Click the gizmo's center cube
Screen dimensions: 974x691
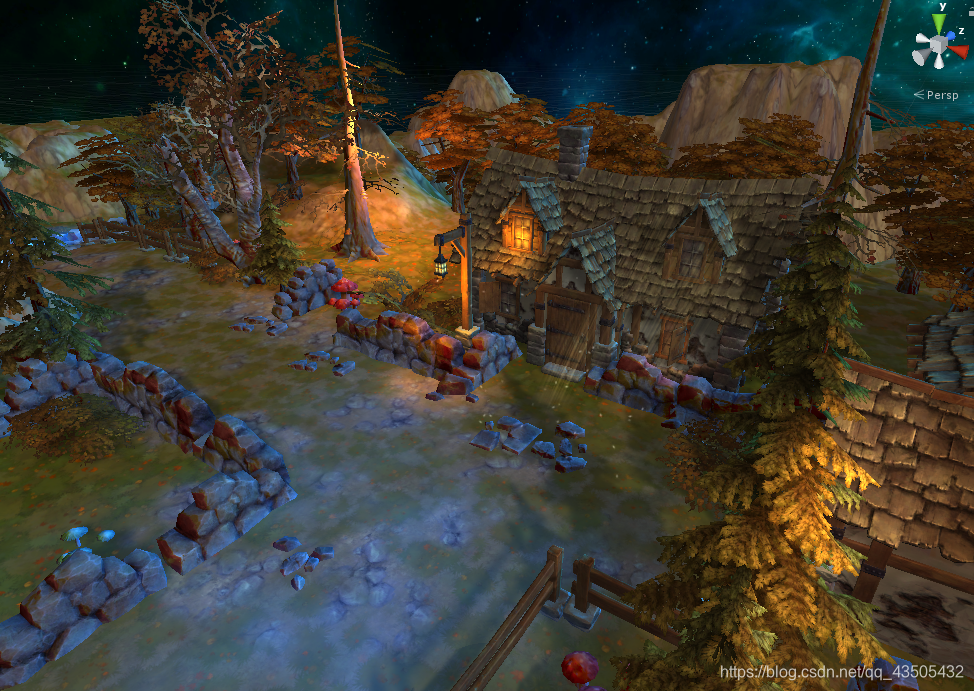click(939, 45)
